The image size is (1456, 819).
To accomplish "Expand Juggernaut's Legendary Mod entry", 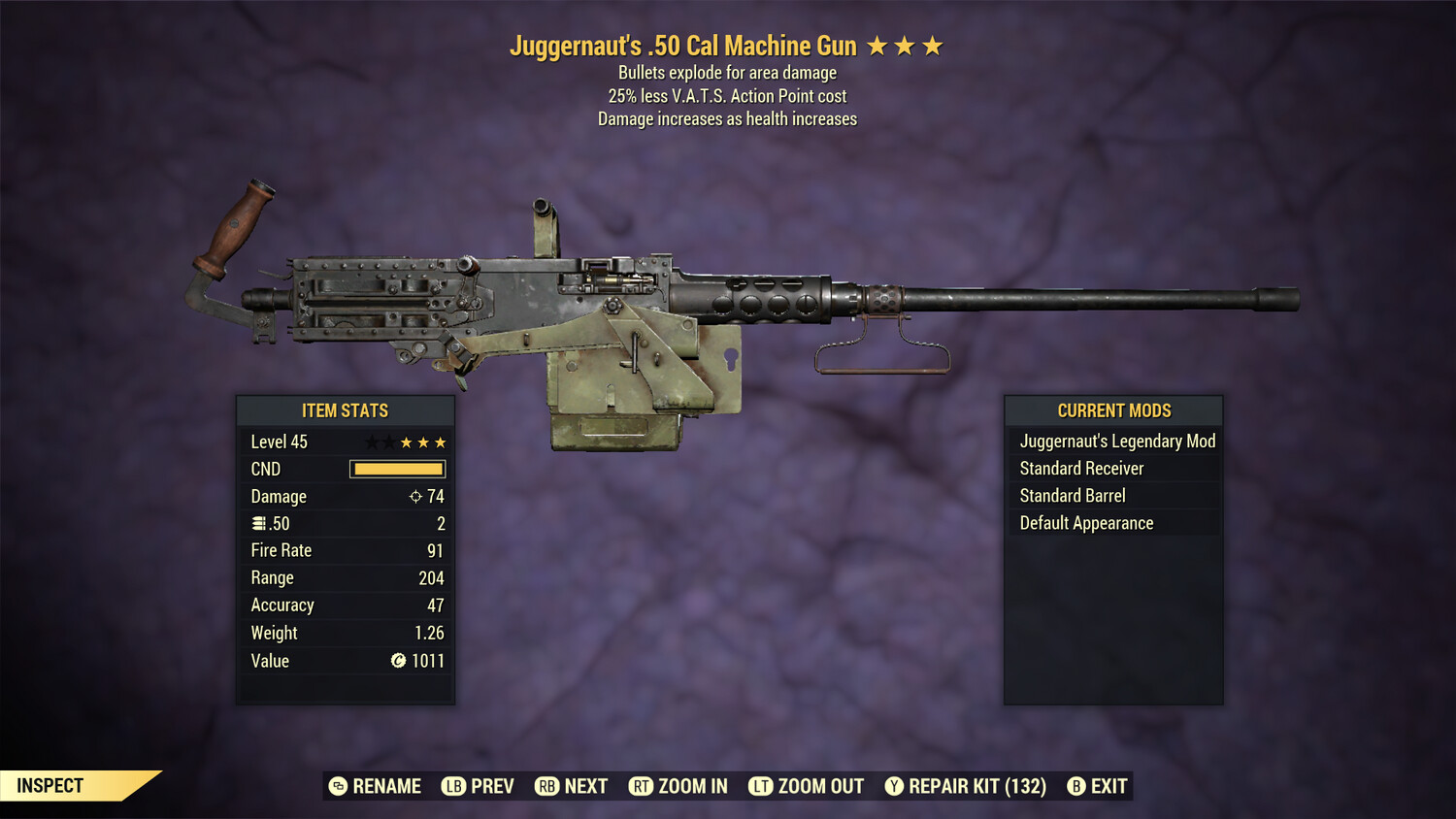I will coord(1116,441).
